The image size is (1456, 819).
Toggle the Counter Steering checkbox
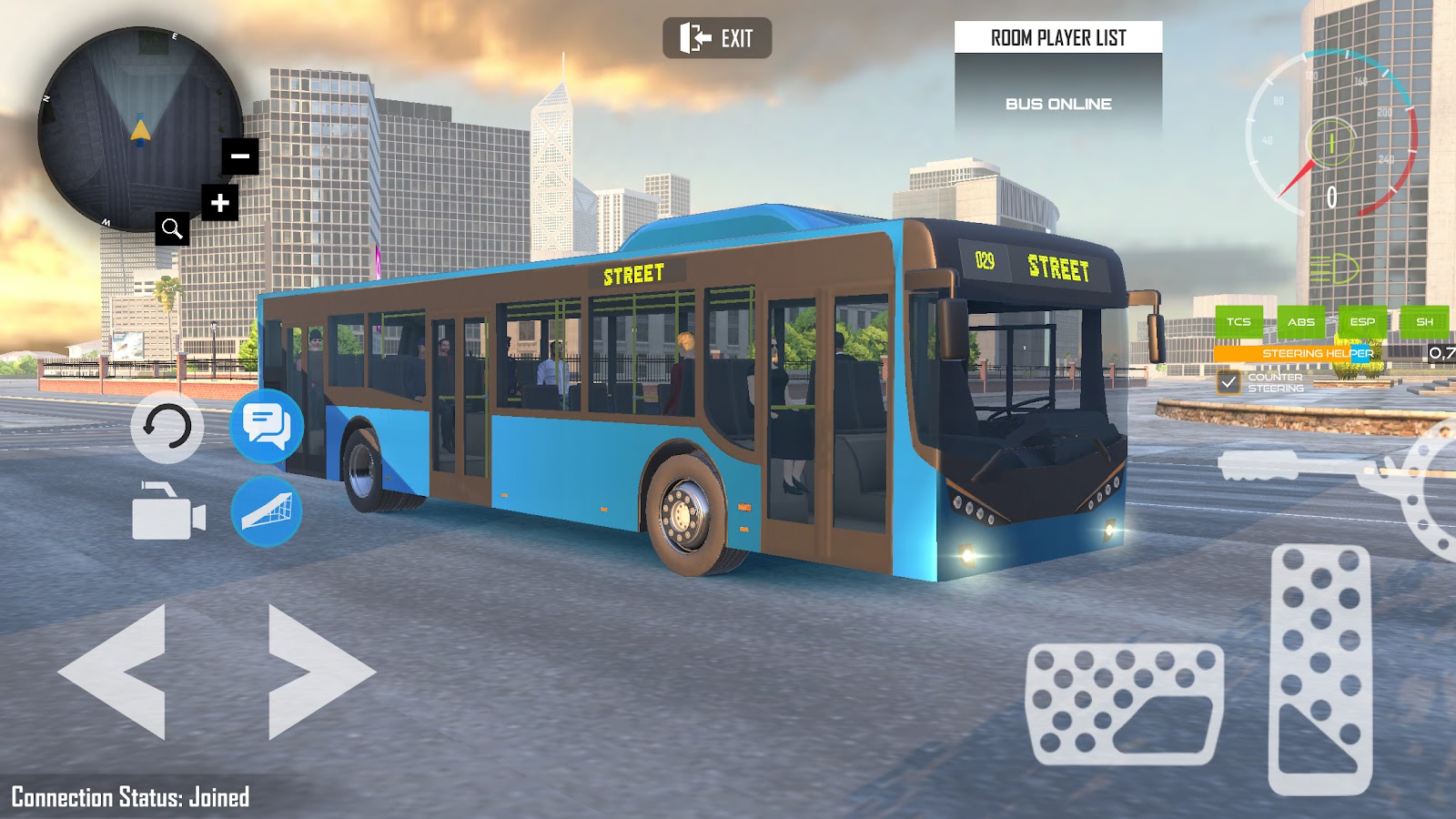click(x=1228, y=382)
